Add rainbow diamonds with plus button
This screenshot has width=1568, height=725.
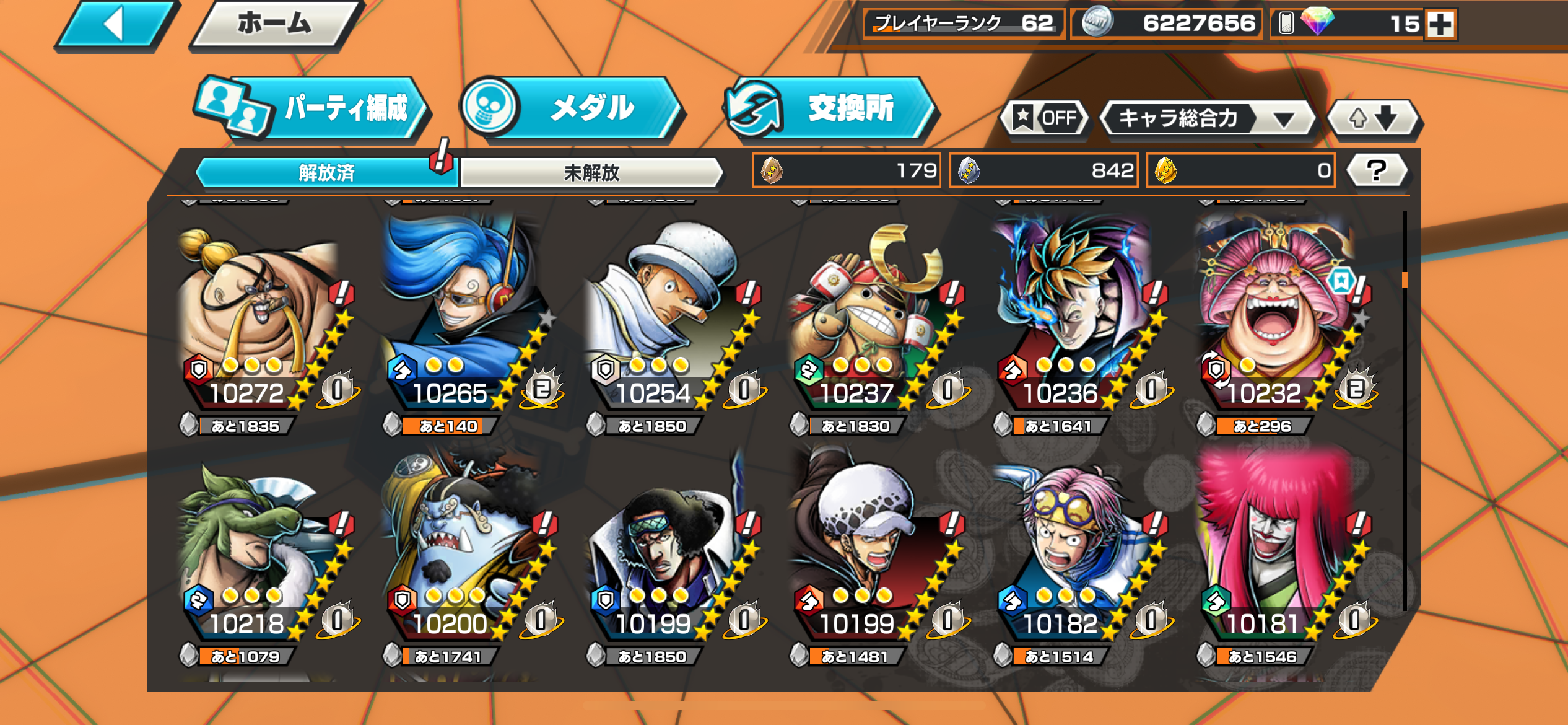(1440, 25)
